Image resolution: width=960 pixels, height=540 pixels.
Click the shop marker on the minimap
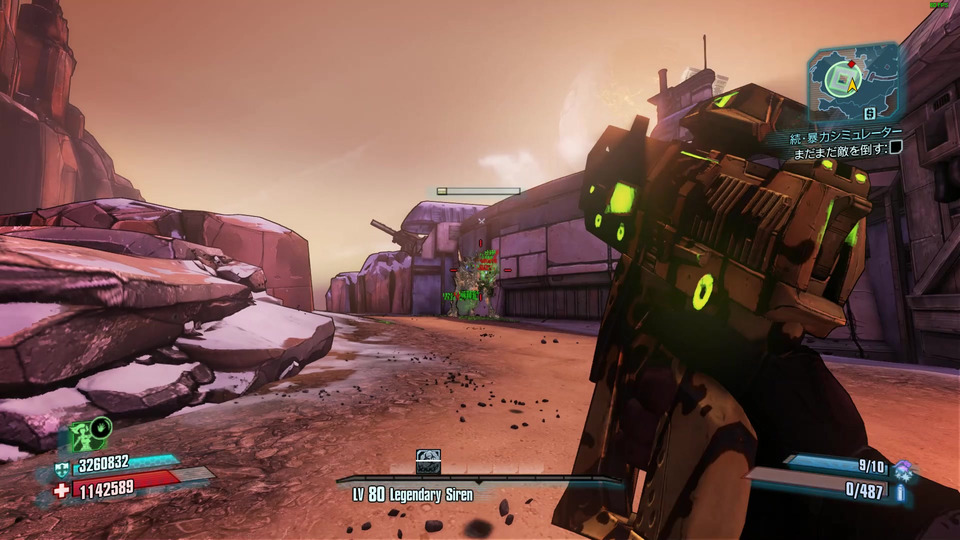tap(870, 114)
